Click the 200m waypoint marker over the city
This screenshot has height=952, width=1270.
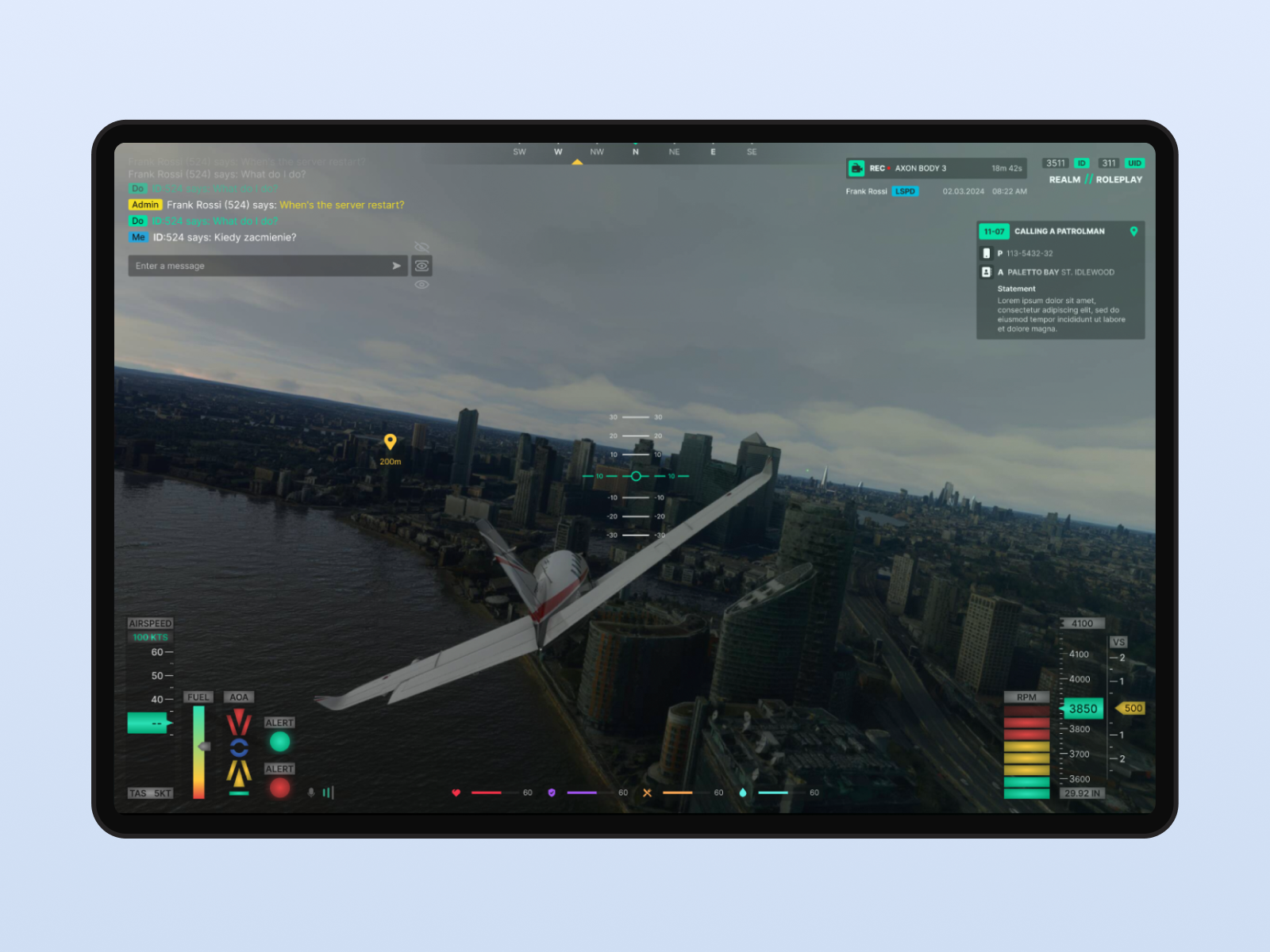390,443
